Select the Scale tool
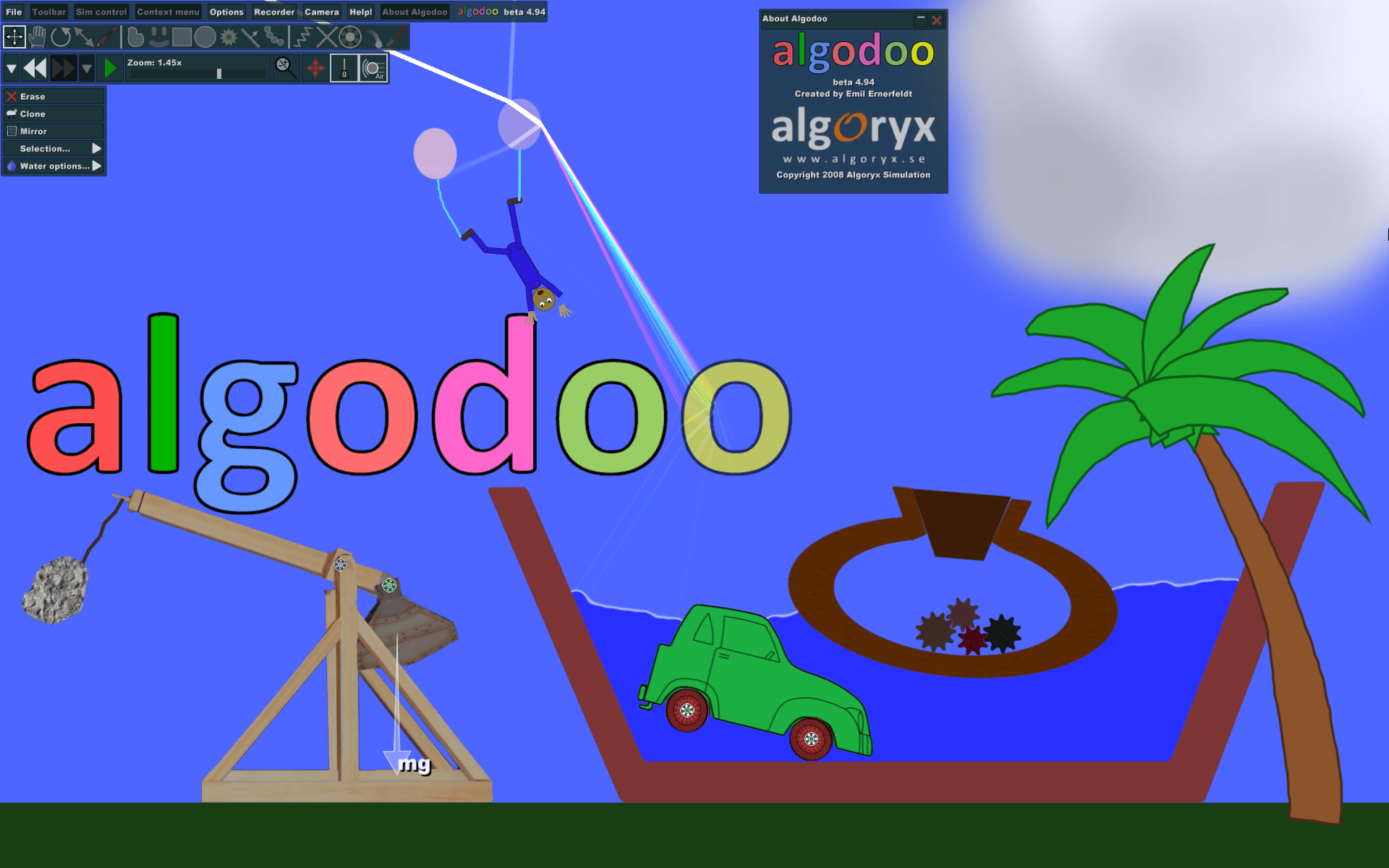Viewport: 1389px width, 868px height. pyautogui.click(x=85, y=36)
